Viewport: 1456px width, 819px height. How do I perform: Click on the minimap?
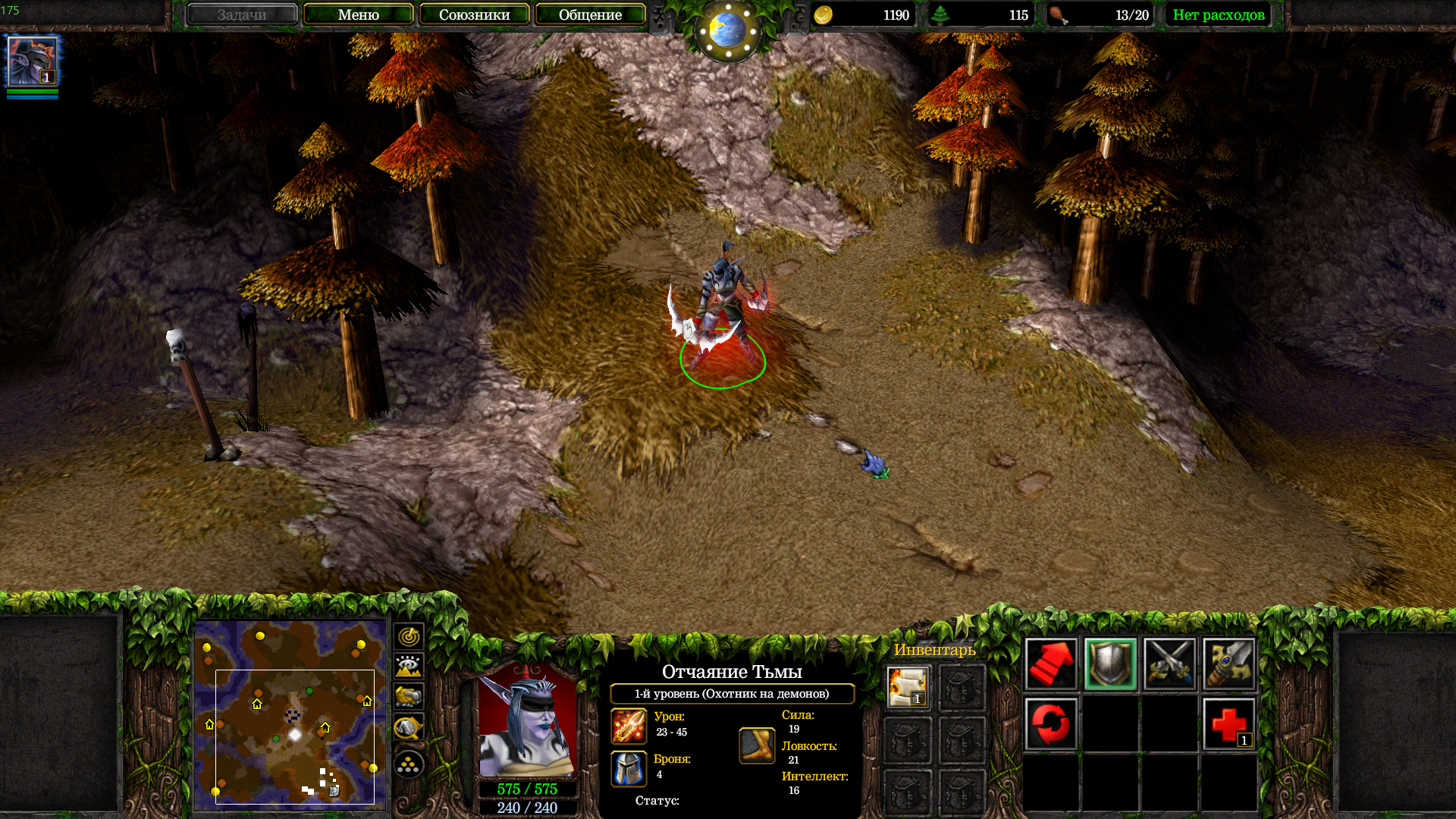point(290,713)
